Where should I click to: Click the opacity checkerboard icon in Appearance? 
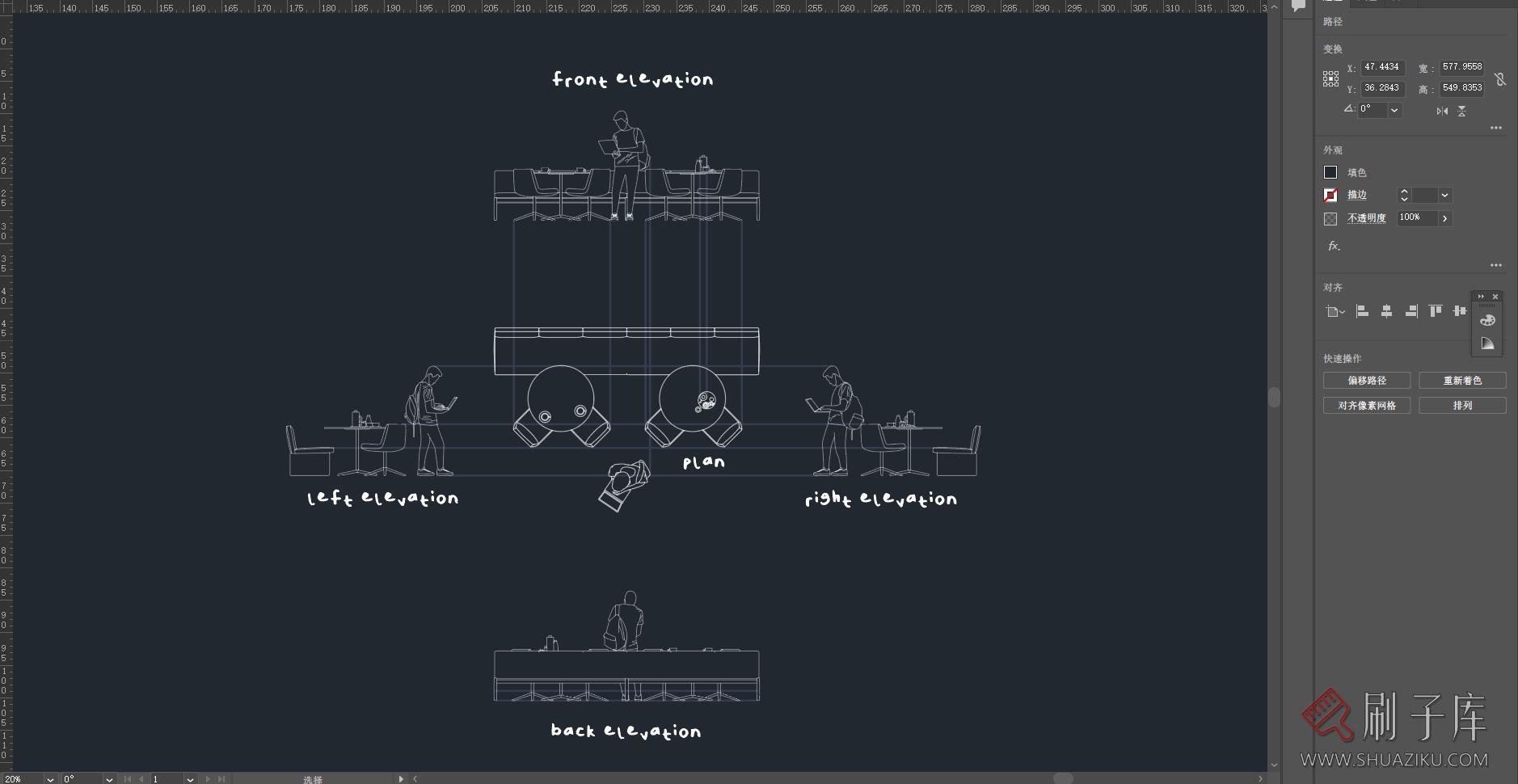point(1330,218)
